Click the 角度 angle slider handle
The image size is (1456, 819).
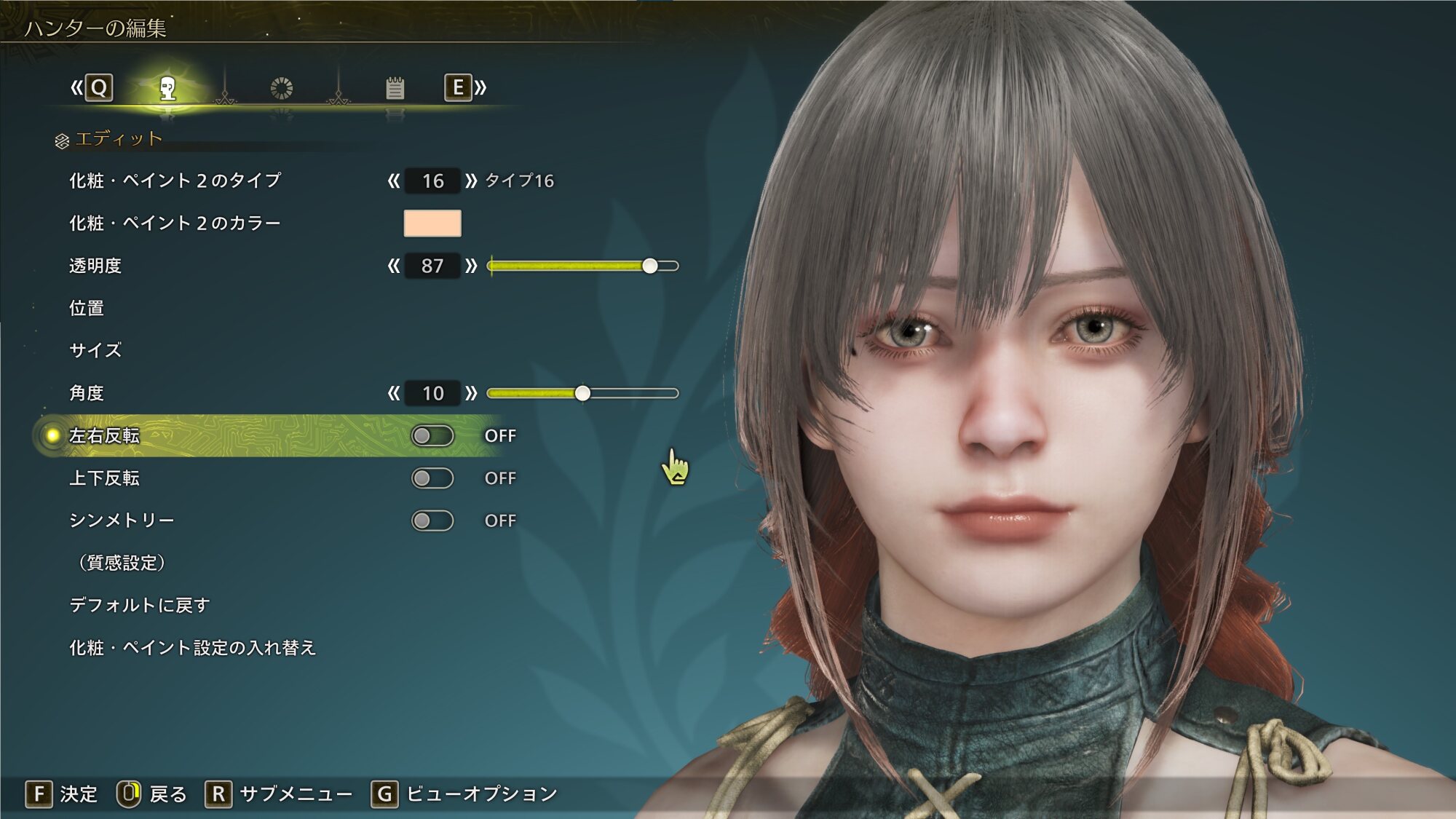[x=582, y=393]
